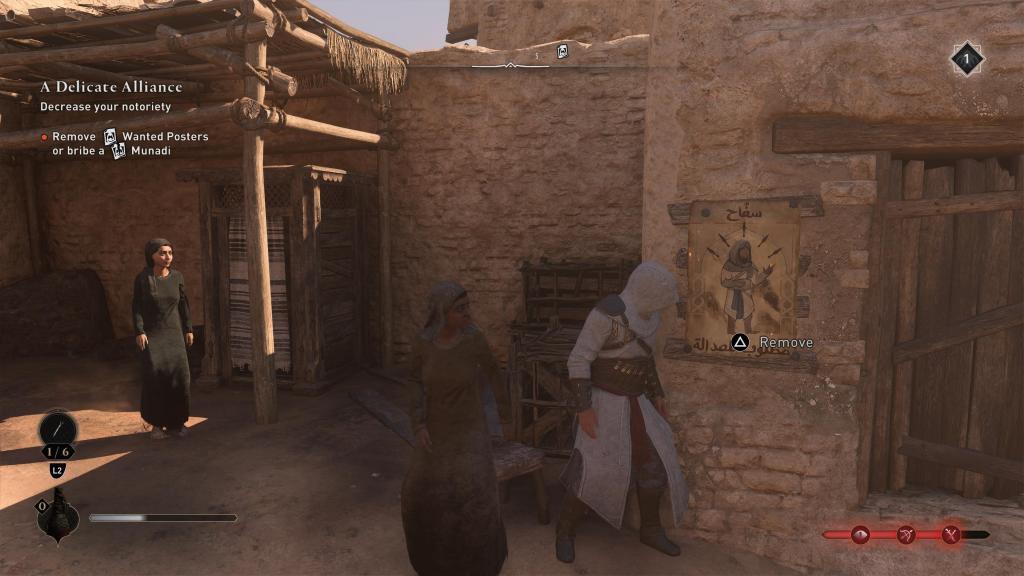The image size is (1024, 576).
Task: Click the bow notoriety level icon
Action: (x=906, y=535)
